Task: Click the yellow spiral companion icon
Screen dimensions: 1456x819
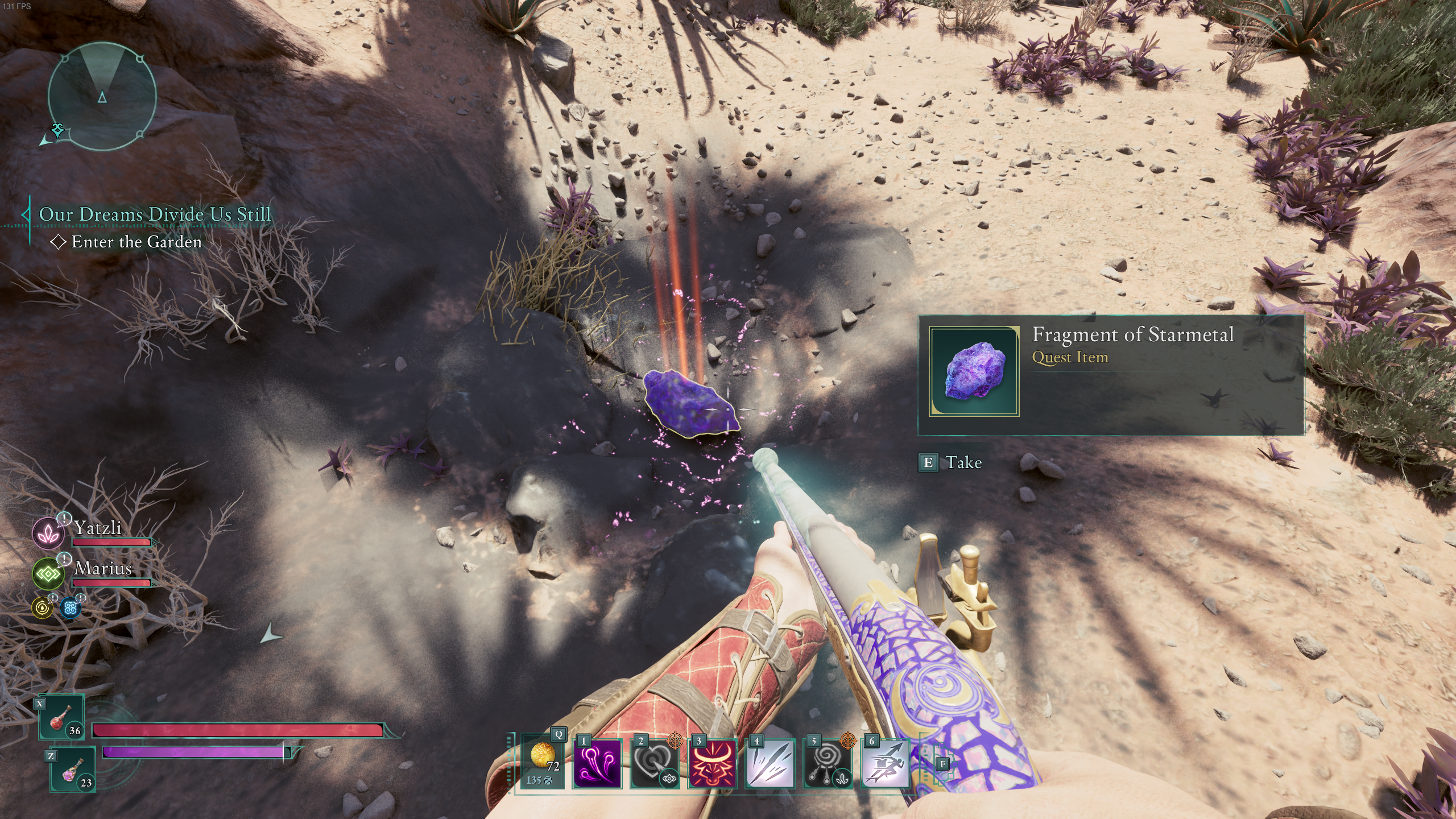Action: point(42,608)
